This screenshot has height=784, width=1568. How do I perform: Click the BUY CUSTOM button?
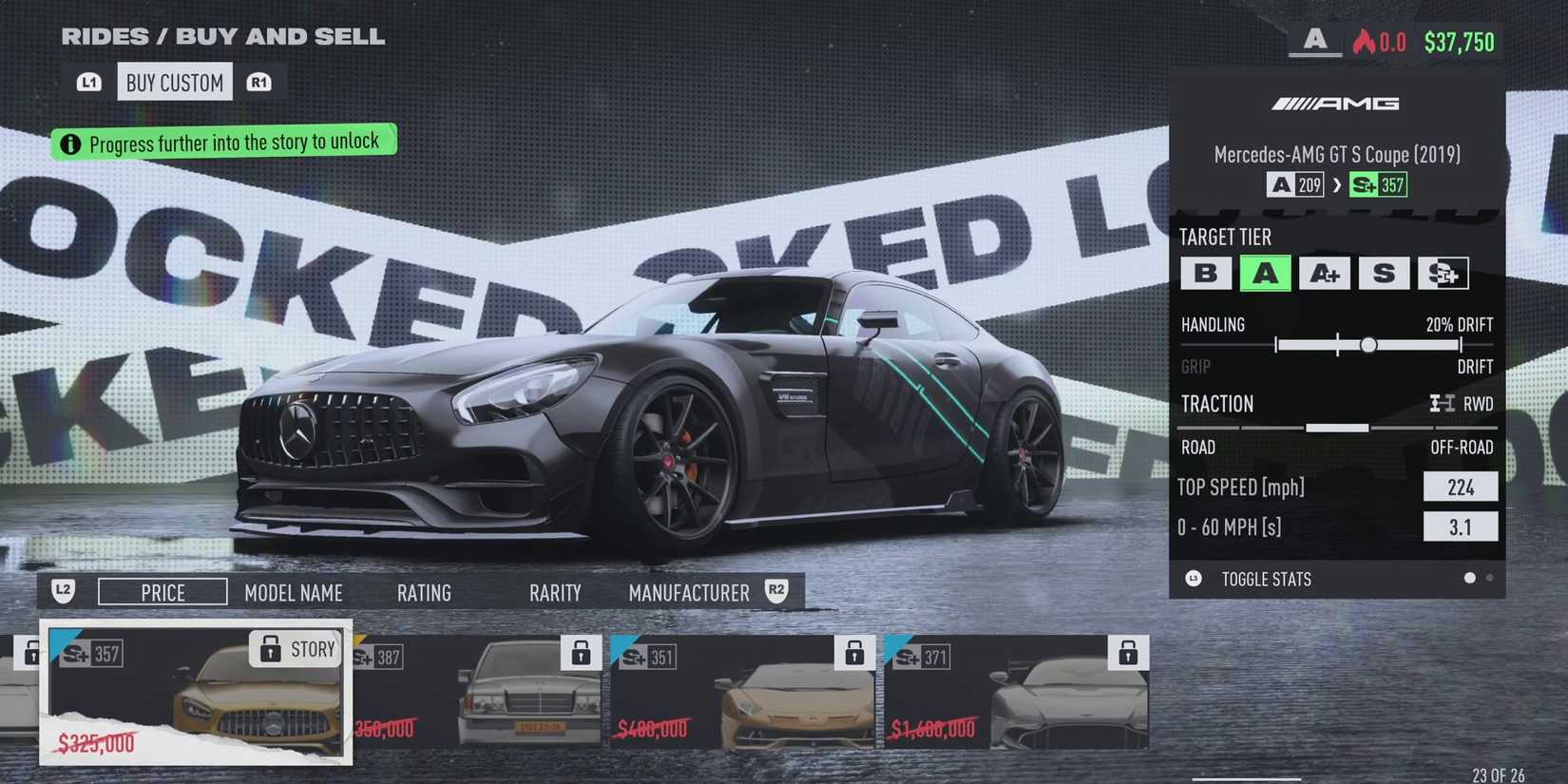[x=174, y=81]
